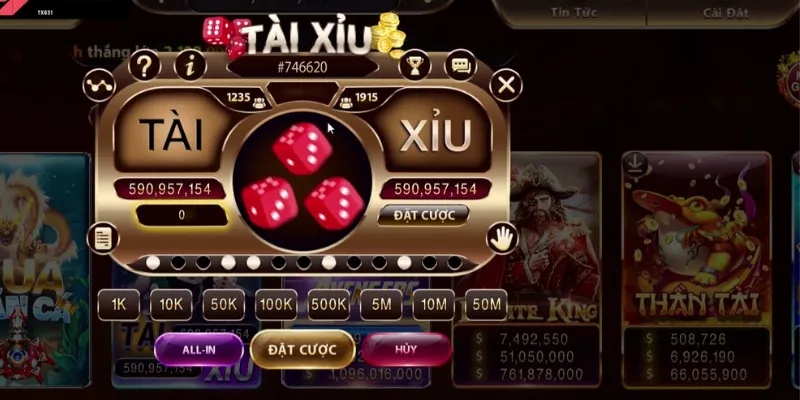The height and width of the screenshot is (400, 800).
Task: Click the hand icon button
Action: pyautogui.click(x=501, y=237)
